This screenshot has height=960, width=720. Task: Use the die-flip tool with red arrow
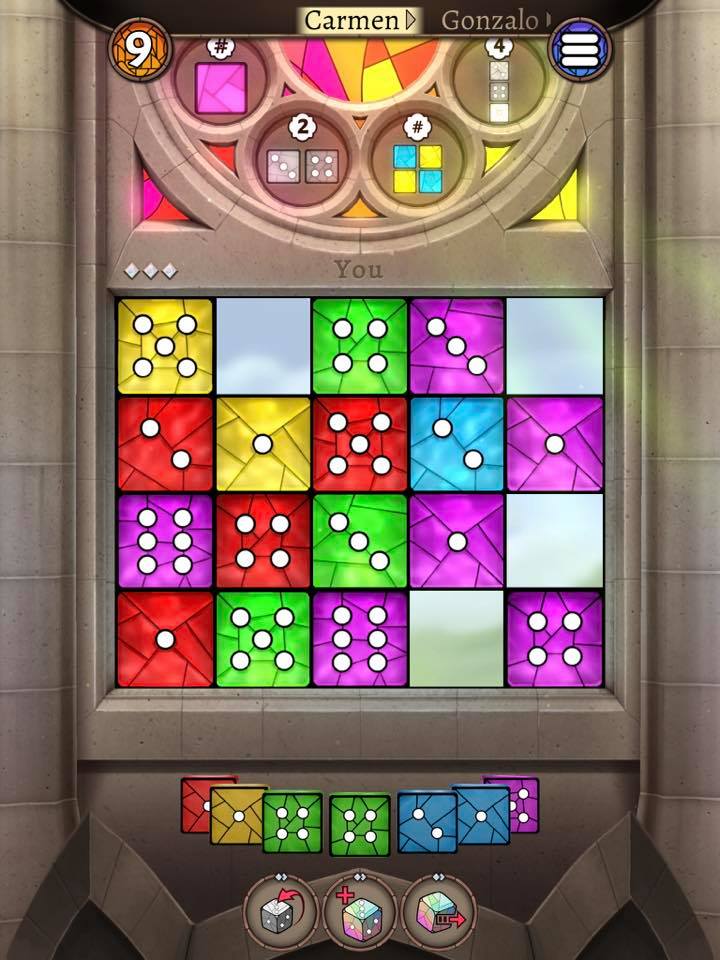[x=281, y=912]
